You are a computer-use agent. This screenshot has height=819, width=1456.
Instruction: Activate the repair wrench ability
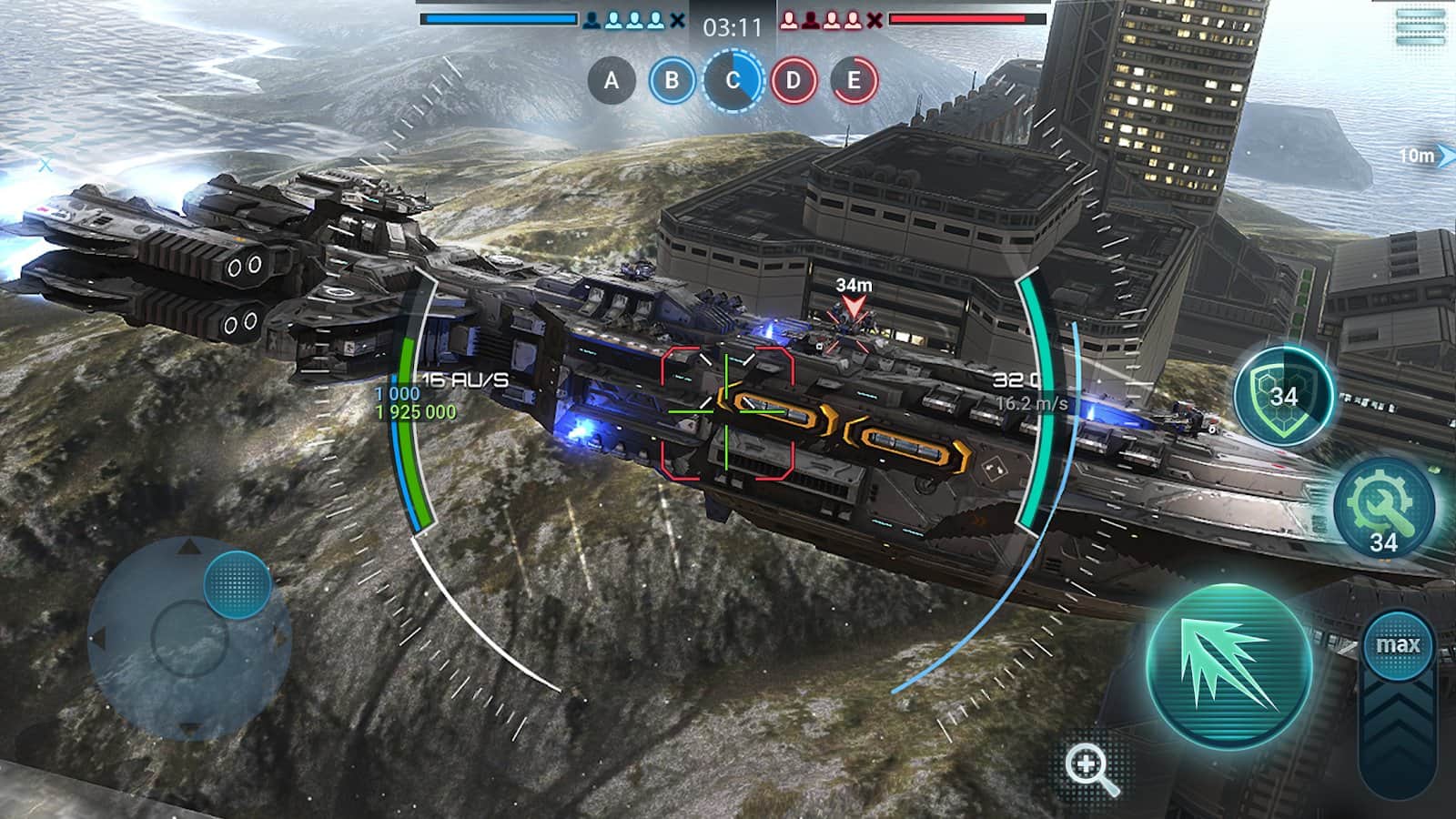point(1380,510)
